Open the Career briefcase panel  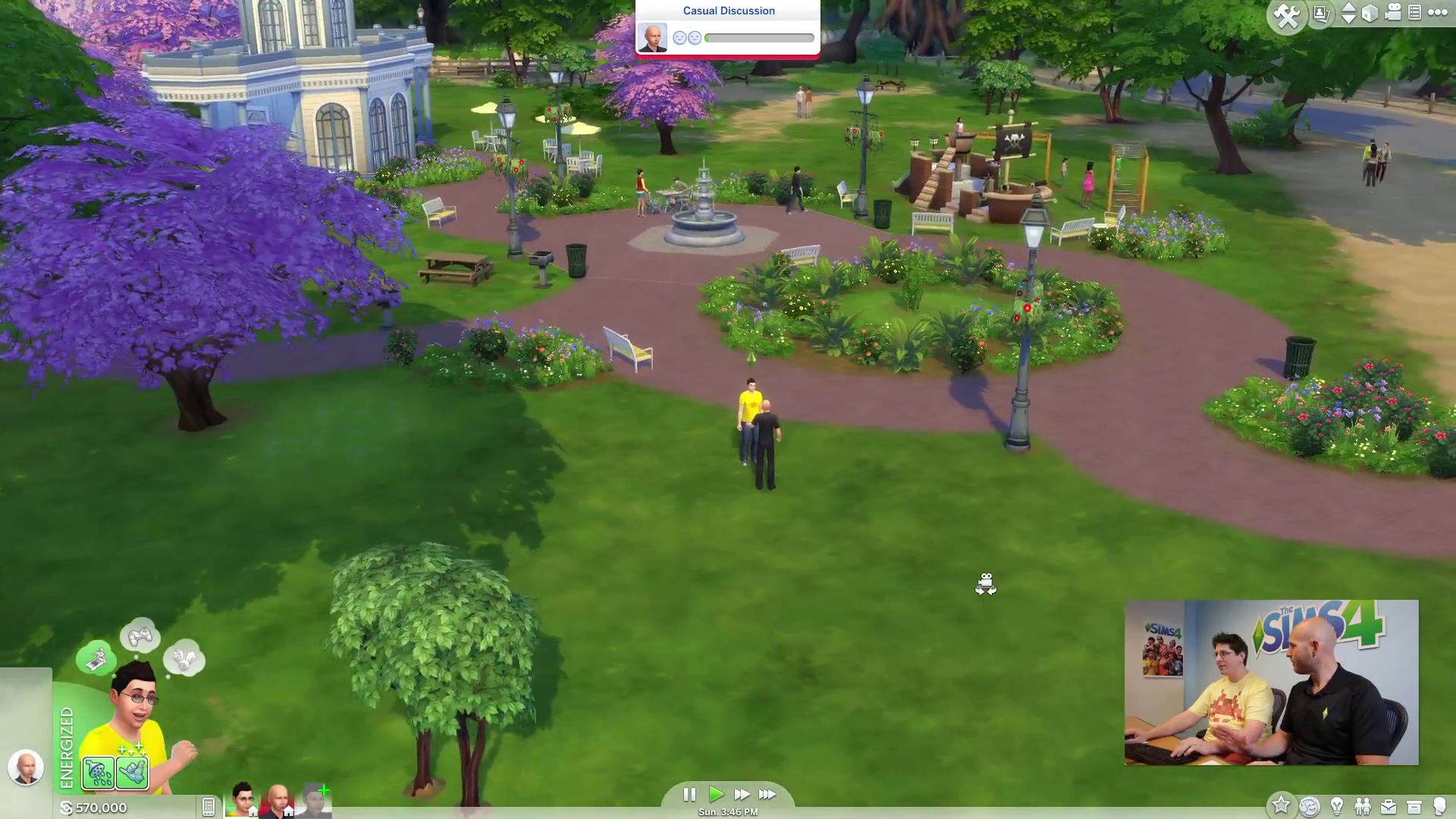(x=1389, y=806)
